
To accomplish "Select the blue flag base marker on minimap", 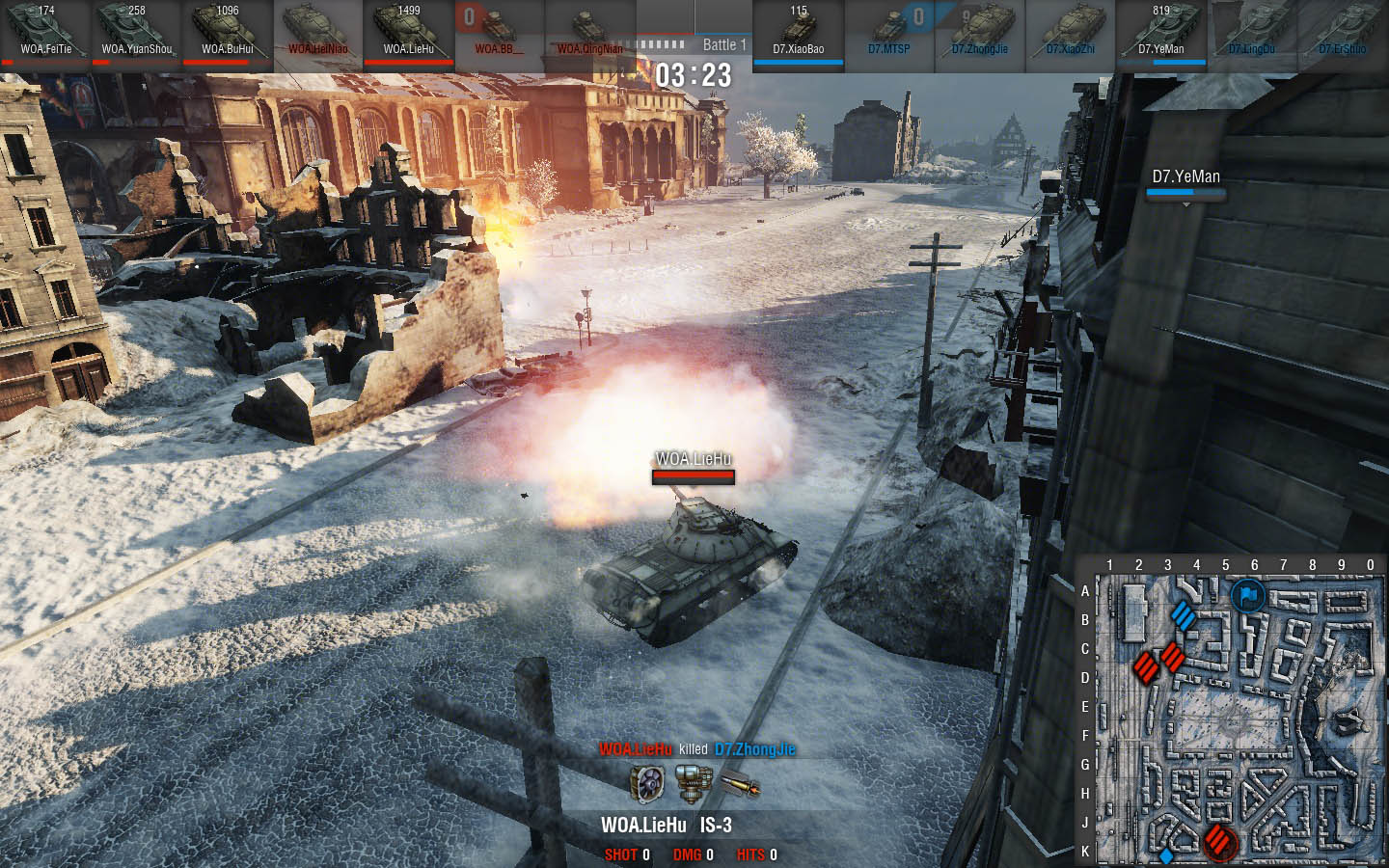I will (x=1247, y=596).
